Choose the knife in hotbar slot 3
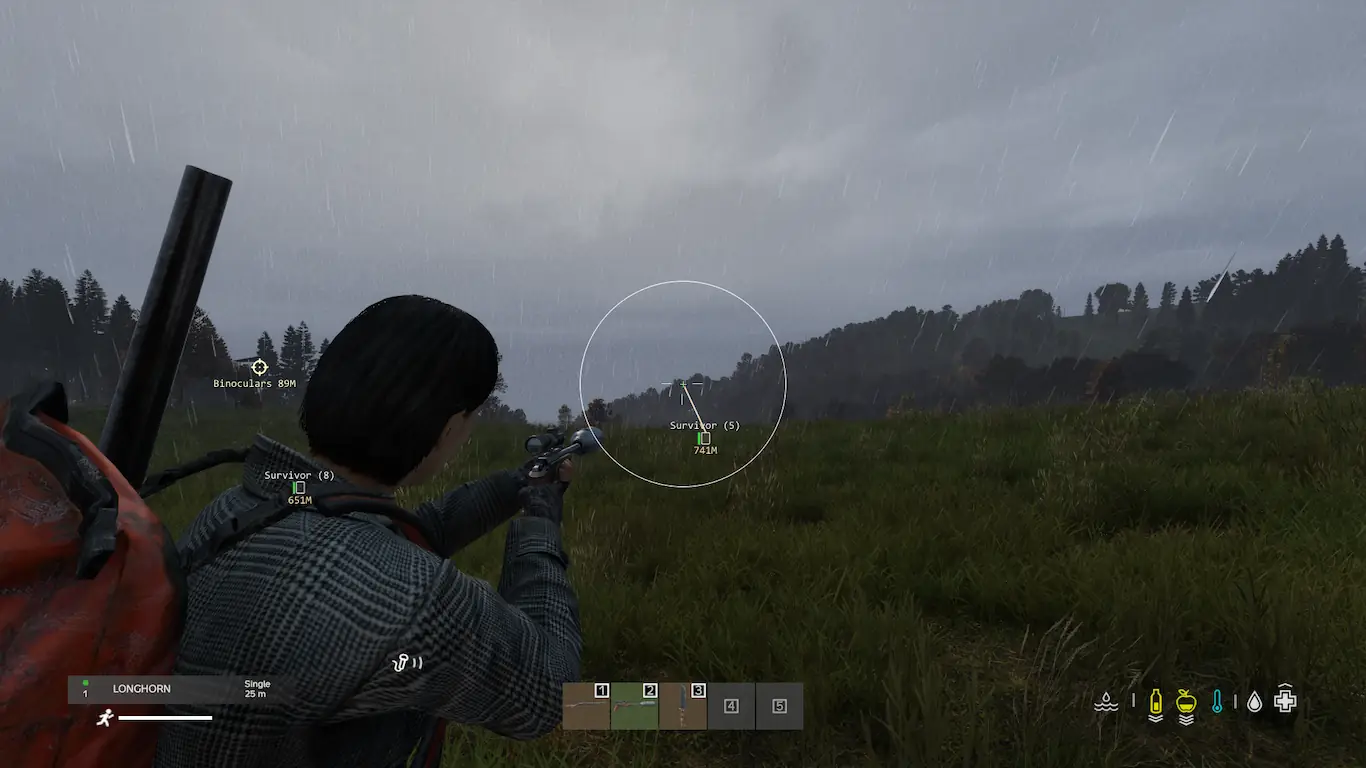Image resolution: width=1366 pixels, height=768 pixels. click(x=683, y=706)
